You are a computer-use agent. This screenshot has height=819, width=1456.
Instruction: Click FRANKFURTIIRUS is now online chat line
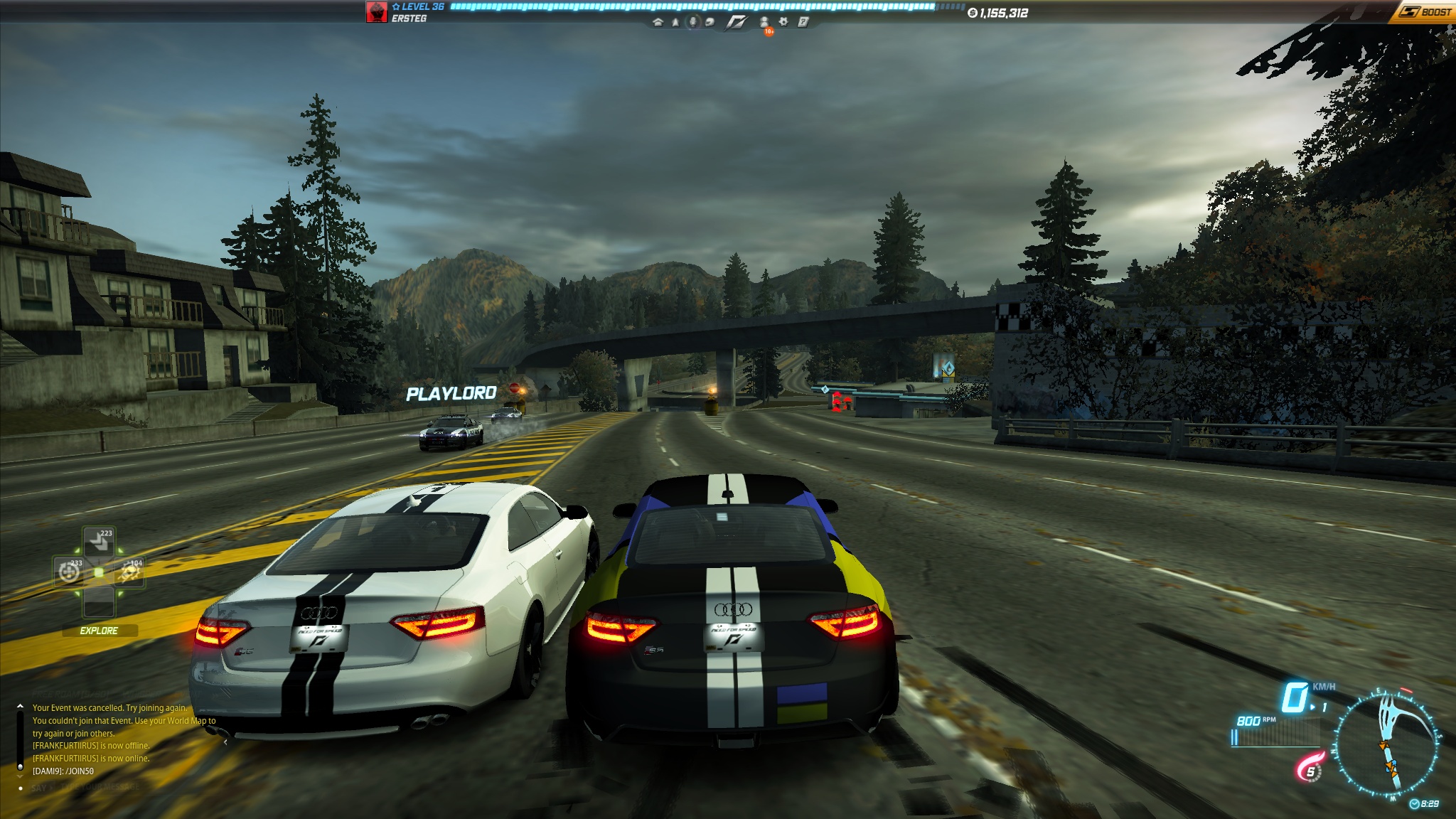[91, 759]
